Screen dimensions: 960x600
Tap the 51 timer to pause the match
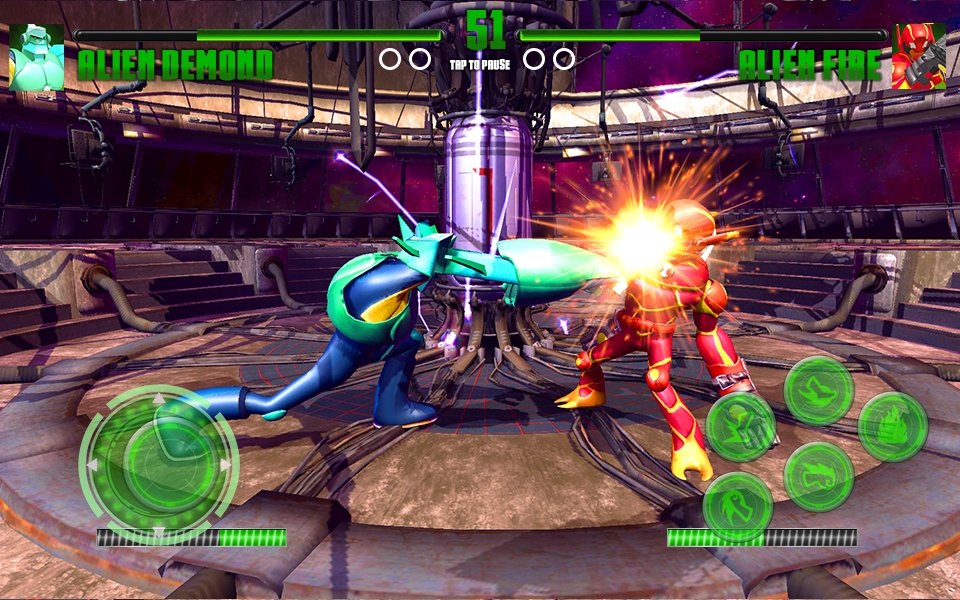[x=487, y=30]
